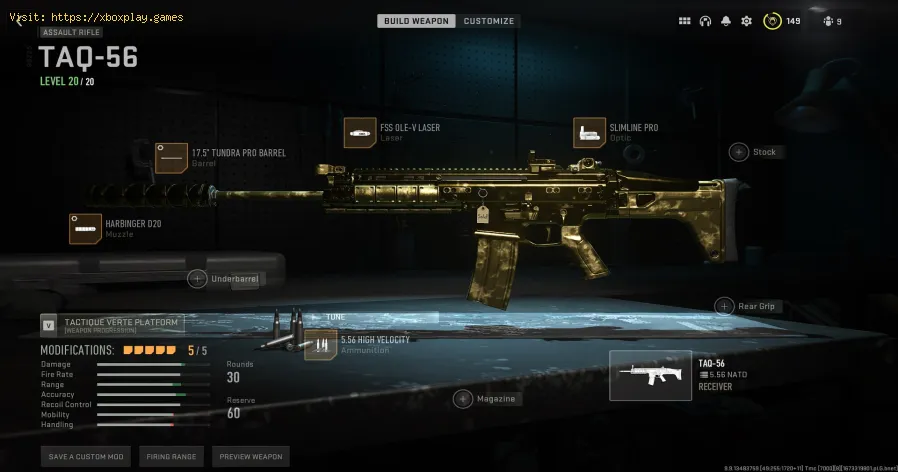Show notifications via the bell icon
This screenshot has height=472, width=898.
point(726,21)
